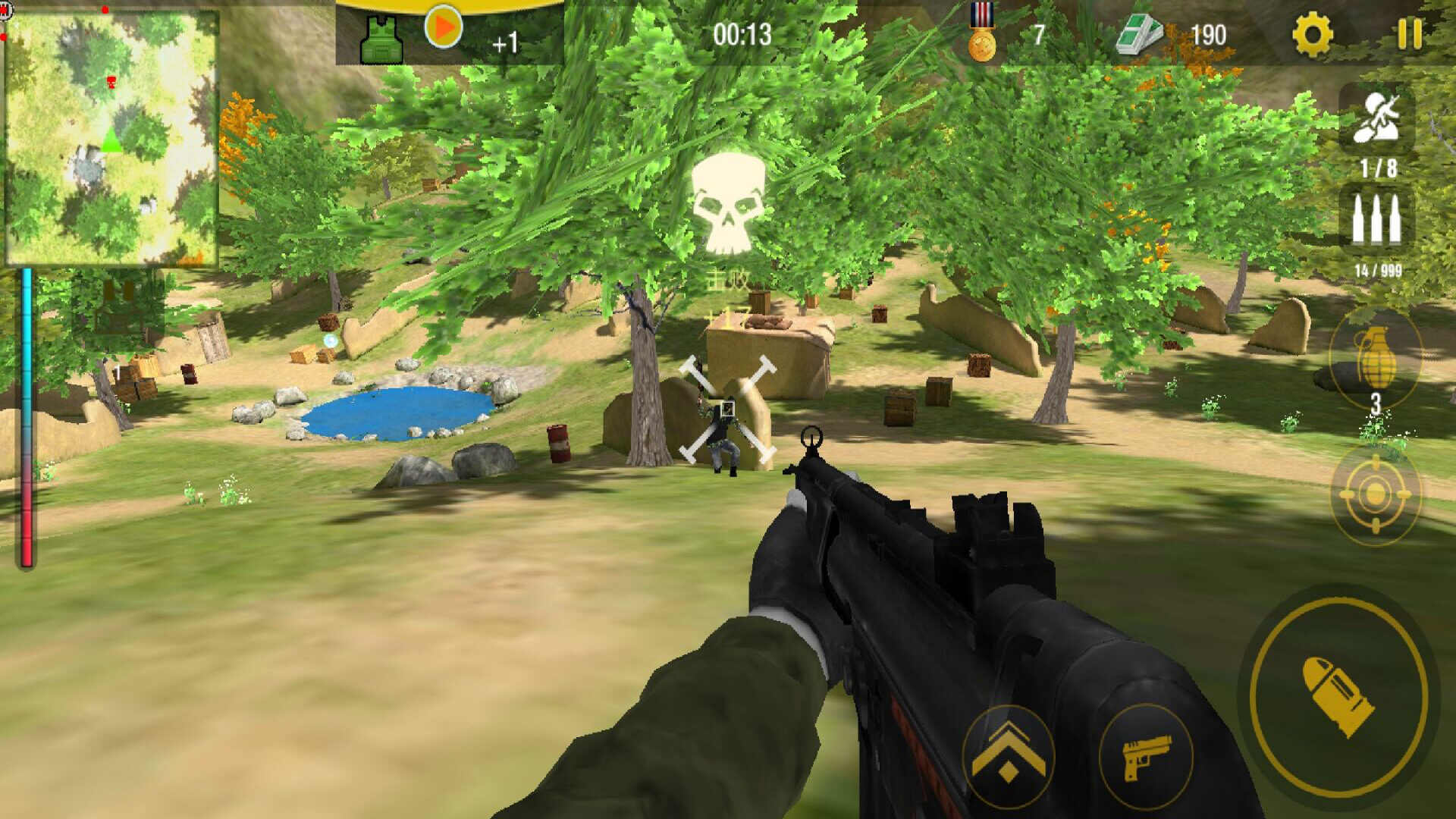Tap the medal icon
This screenshot has height=819, width=1456.
pos(982,33)
